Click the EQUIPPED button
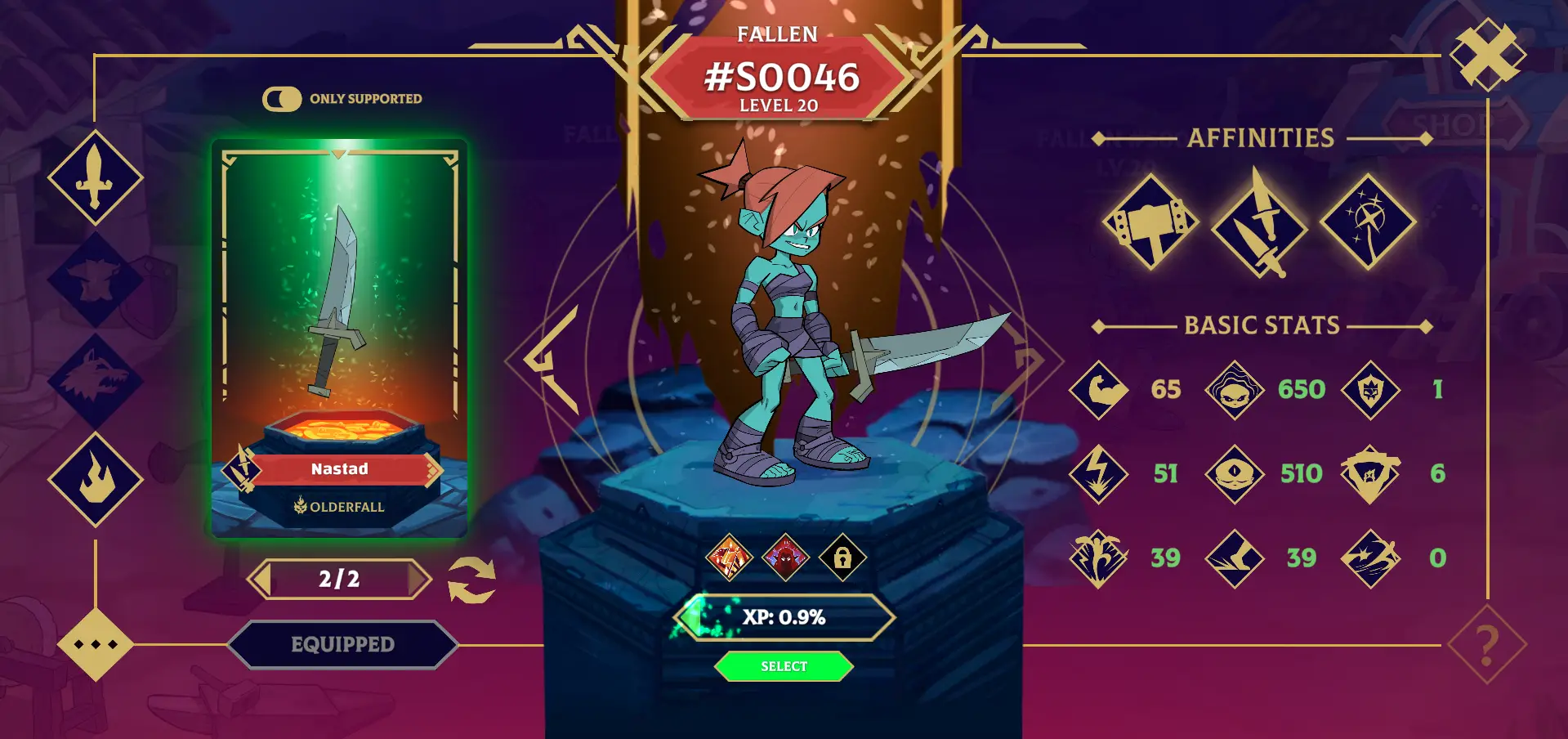Image resolution: width=1568 pixels, height=739 pixels. pos(342,645)
